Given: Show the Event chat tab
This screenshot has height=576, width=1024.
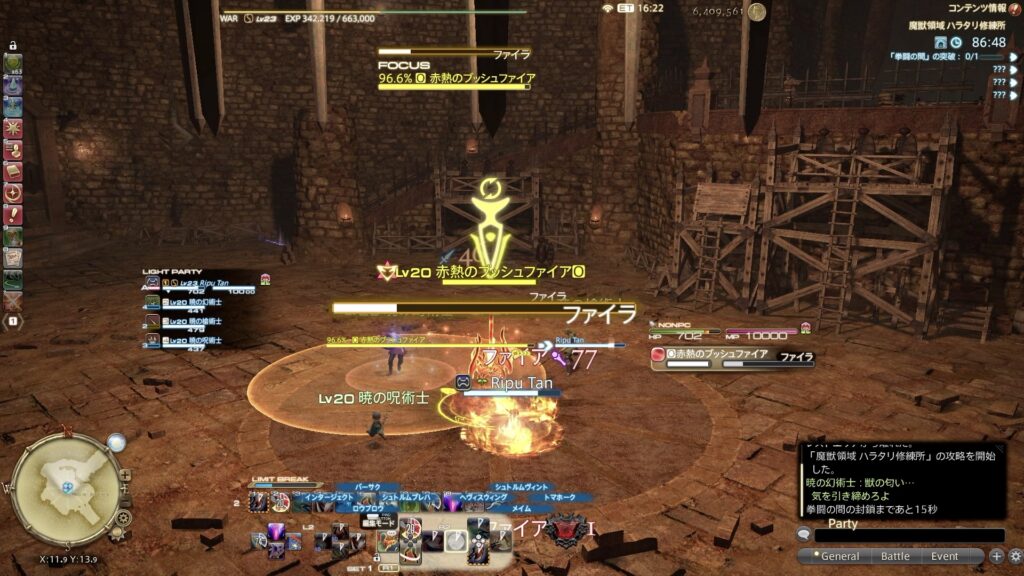Looking at the screenshot, I should click(945, 556).
